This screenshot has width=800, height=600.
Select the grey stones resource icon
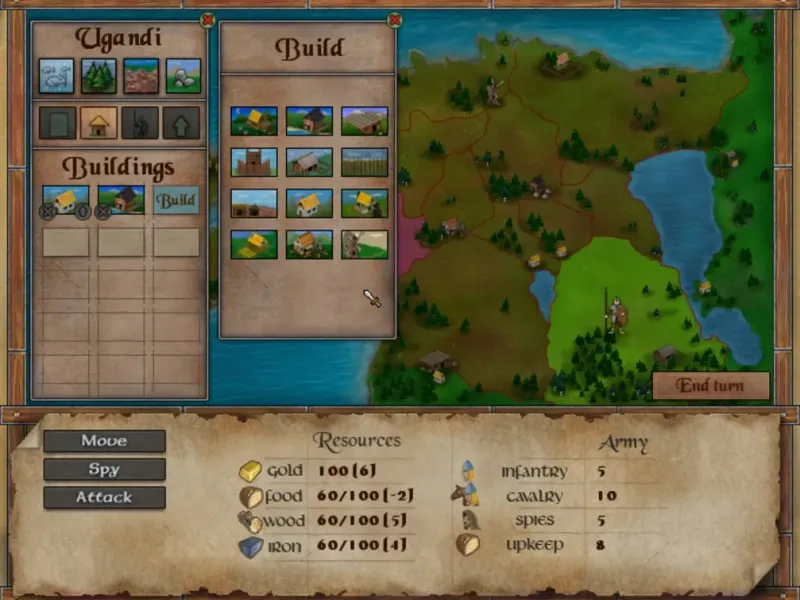coord(183,75)
